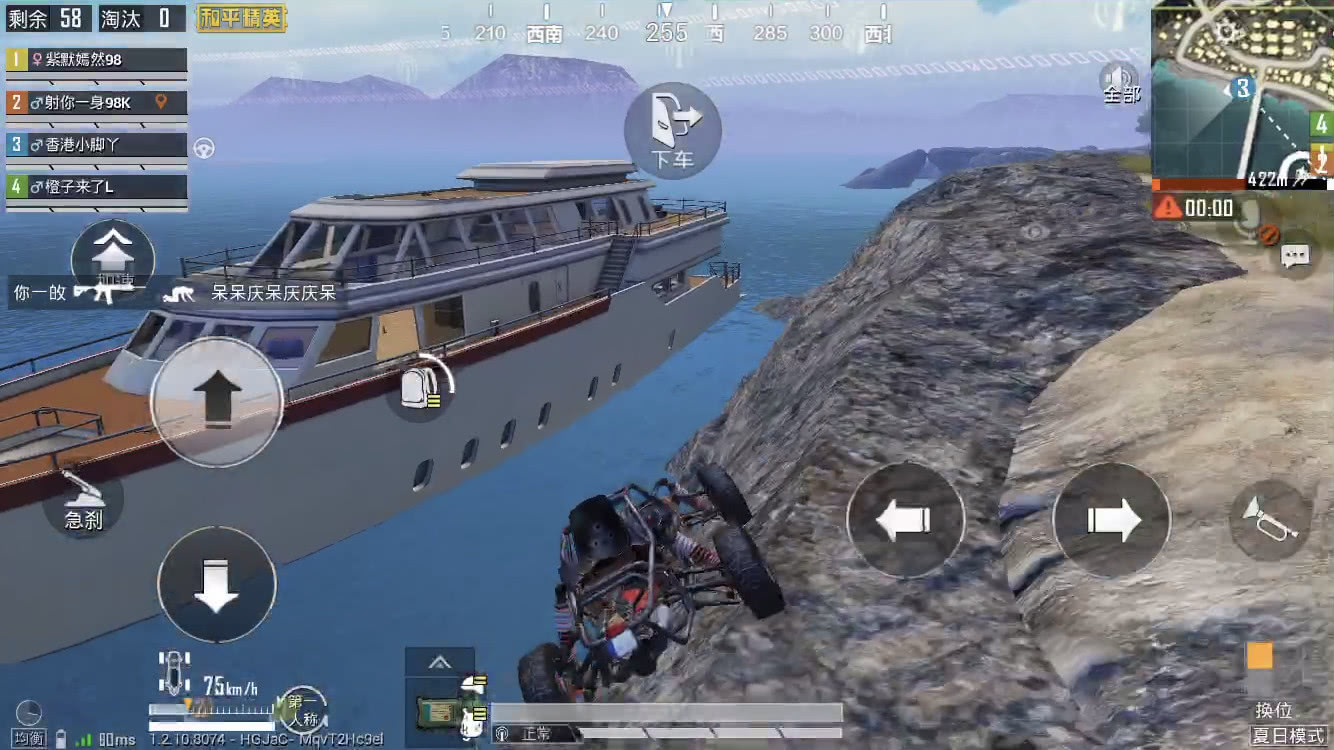
Task: Toggle 第一人称 perspective view
Action: 303,709
